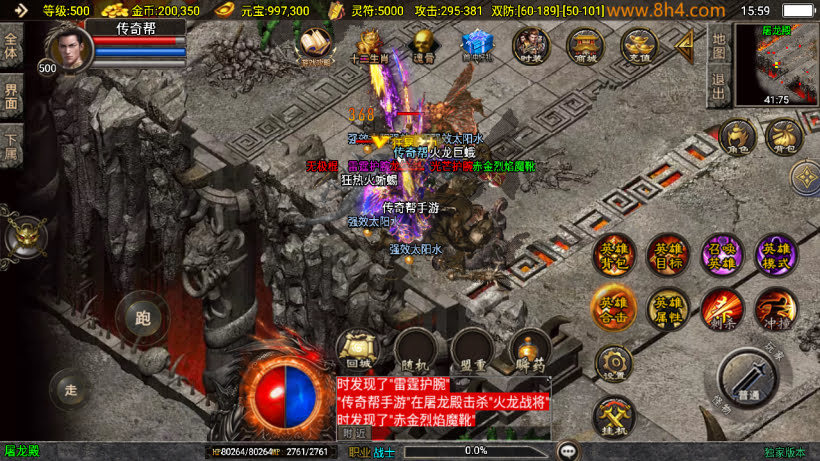The image size is (820, 461).
Task: Open the 十二生肖 zodiac icon
Action: 370,45
